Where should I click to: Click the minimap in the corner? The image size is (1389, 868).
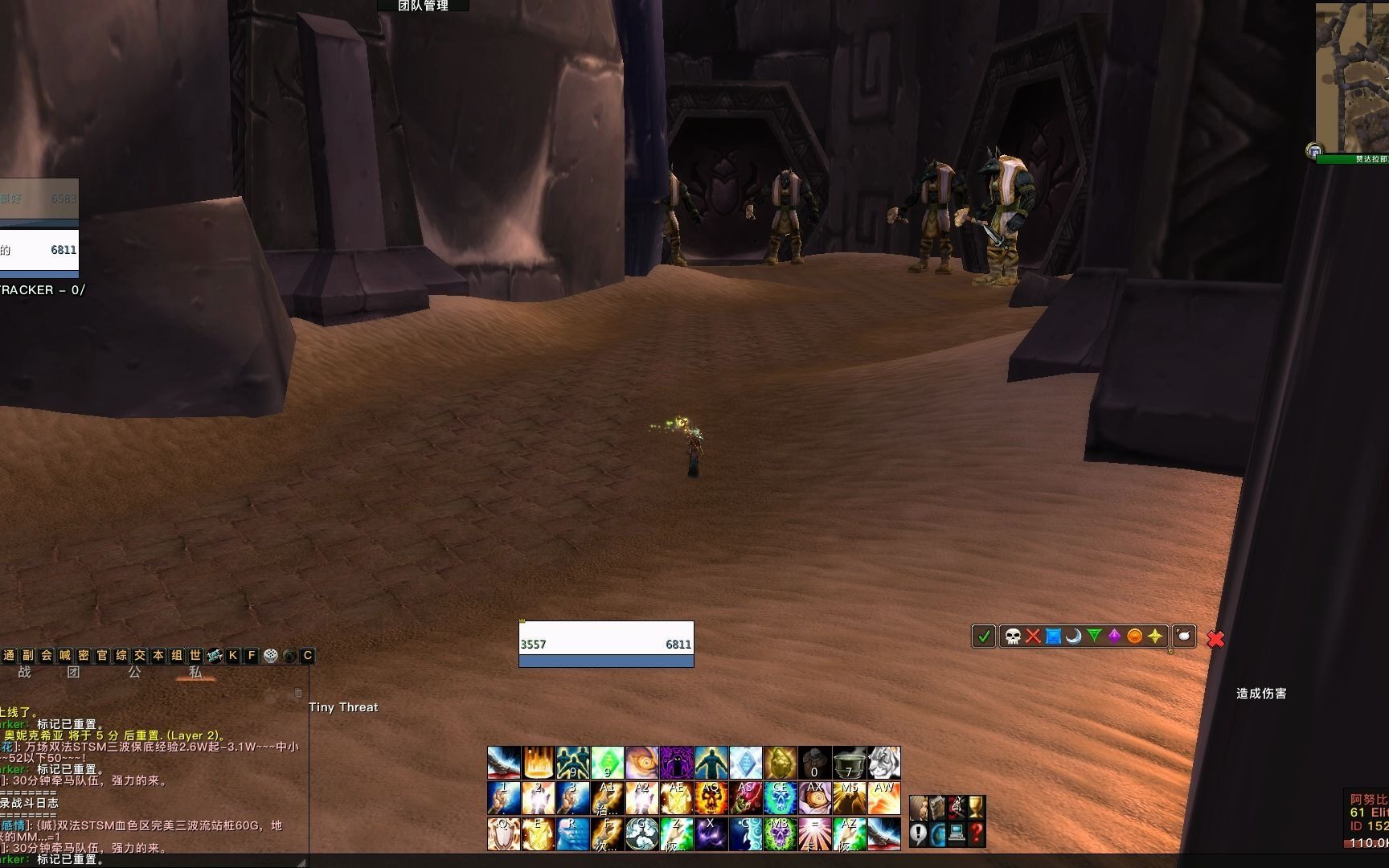pos(1352,76)
